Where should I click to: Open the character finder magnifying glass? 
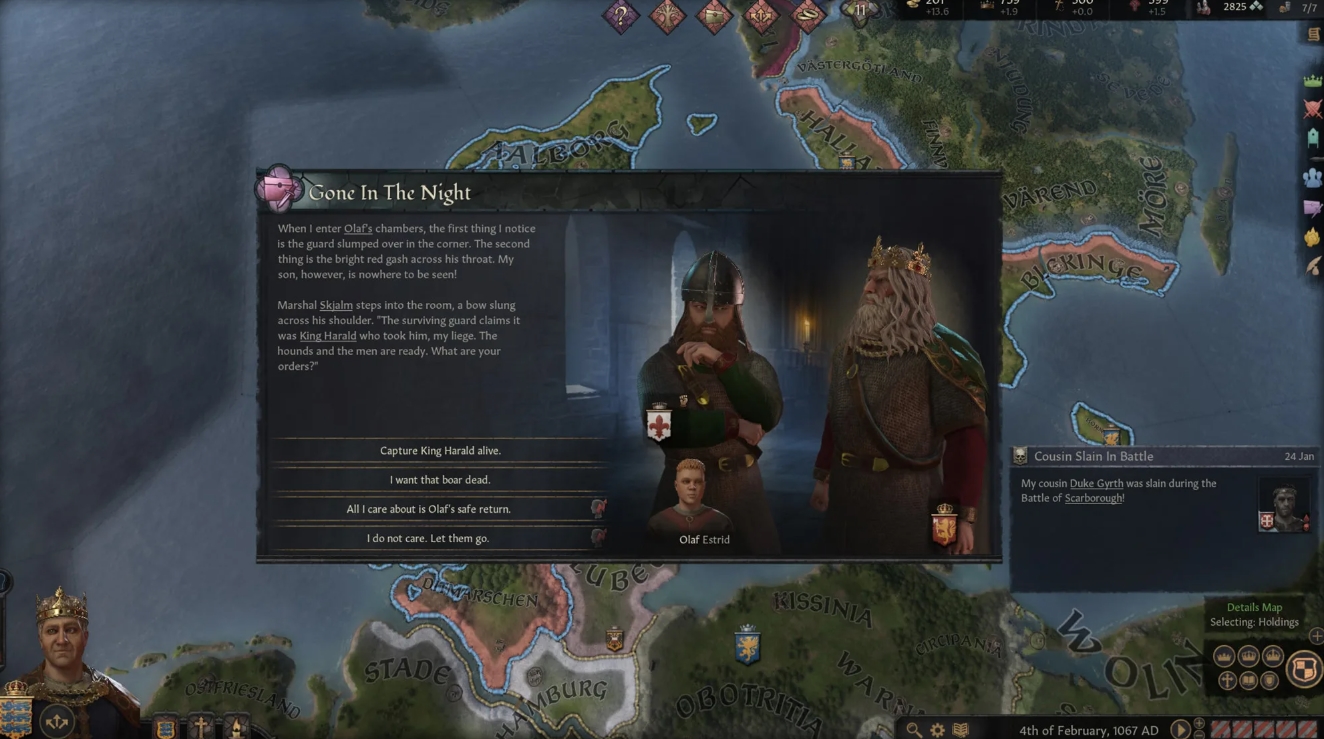tap(911, 729)
